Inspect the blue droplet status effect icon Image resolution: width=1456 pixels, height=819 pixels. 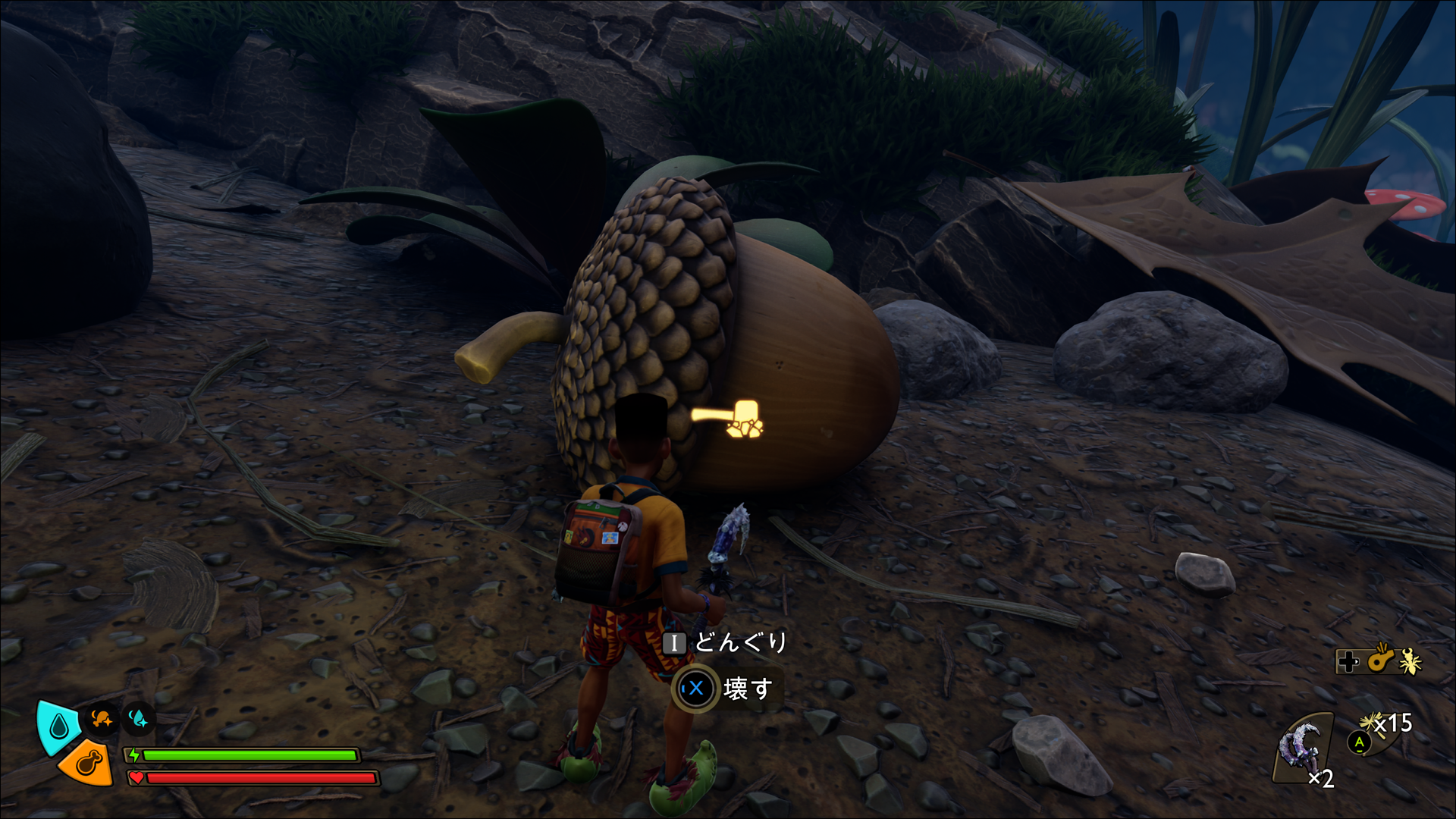coord(139,718)
